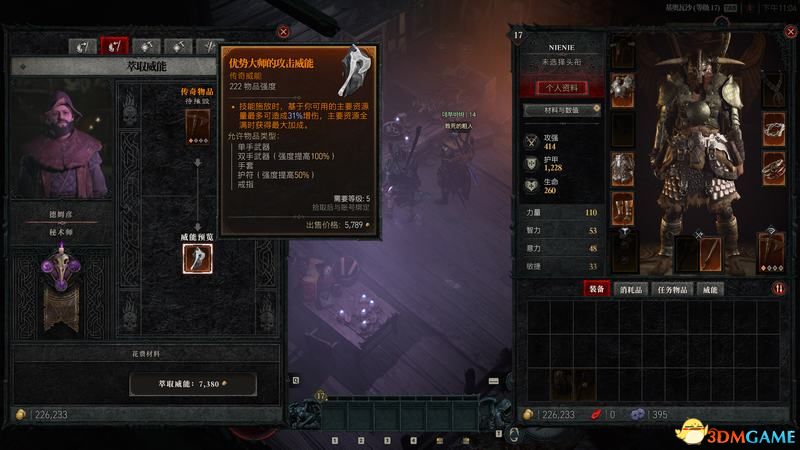800x450 pixels.
Task: Select the equipped amulet slot
Action: [x=772, y=90]
